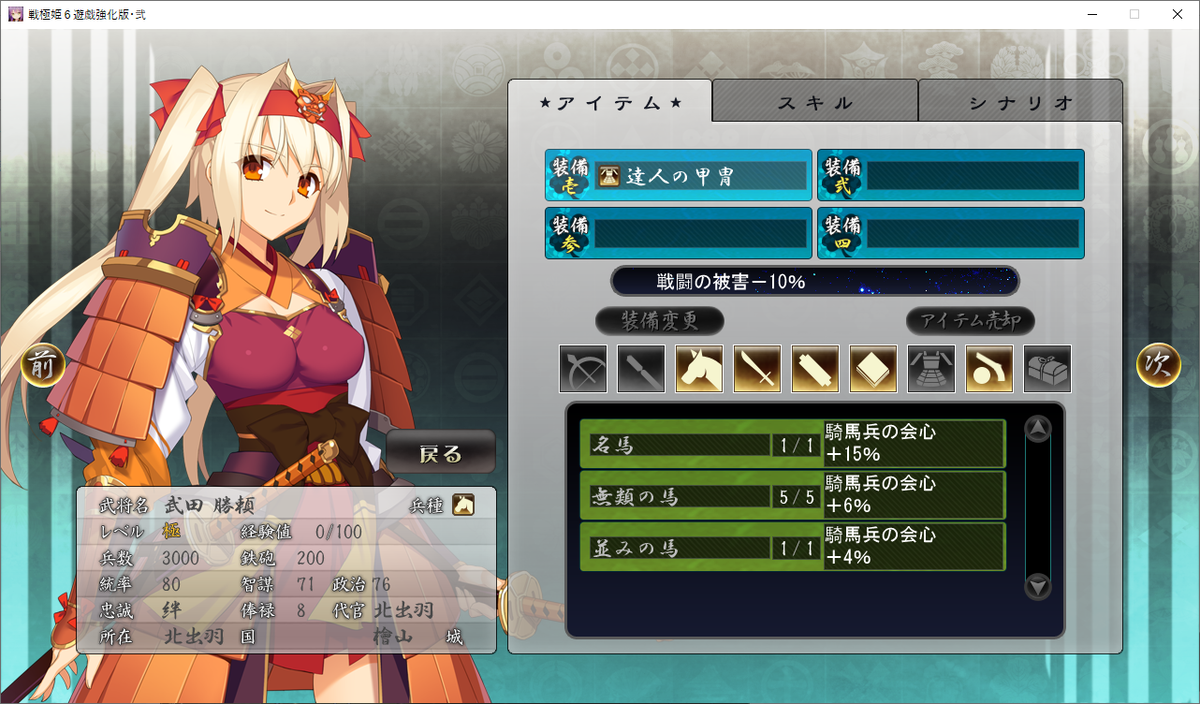This screenshot has height=704, width=1200.
Task: Show the sword item category
Action: (757, 369)
